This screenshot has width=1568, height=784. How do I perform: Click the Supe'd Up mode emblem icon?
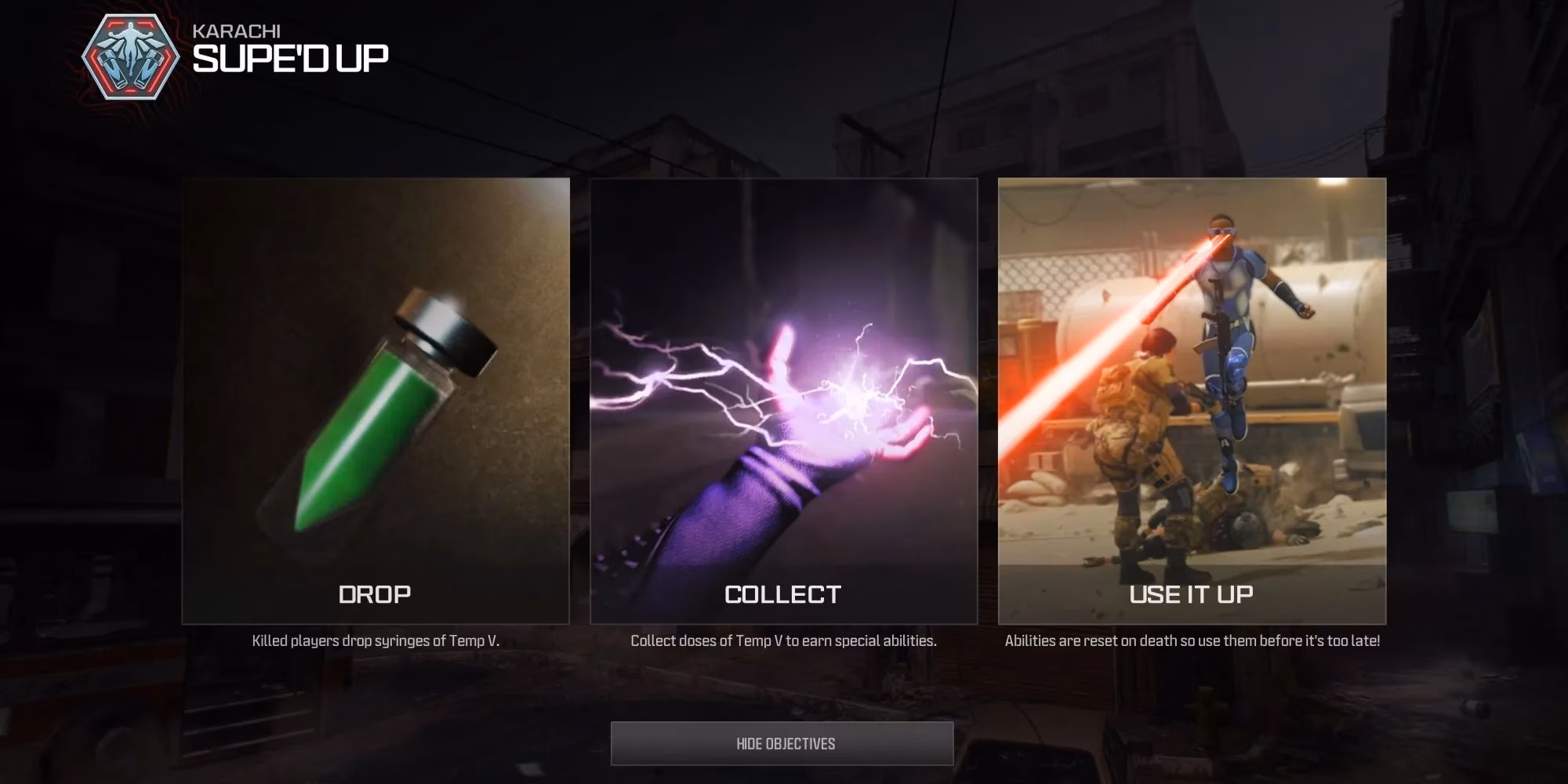click(130, 57)
